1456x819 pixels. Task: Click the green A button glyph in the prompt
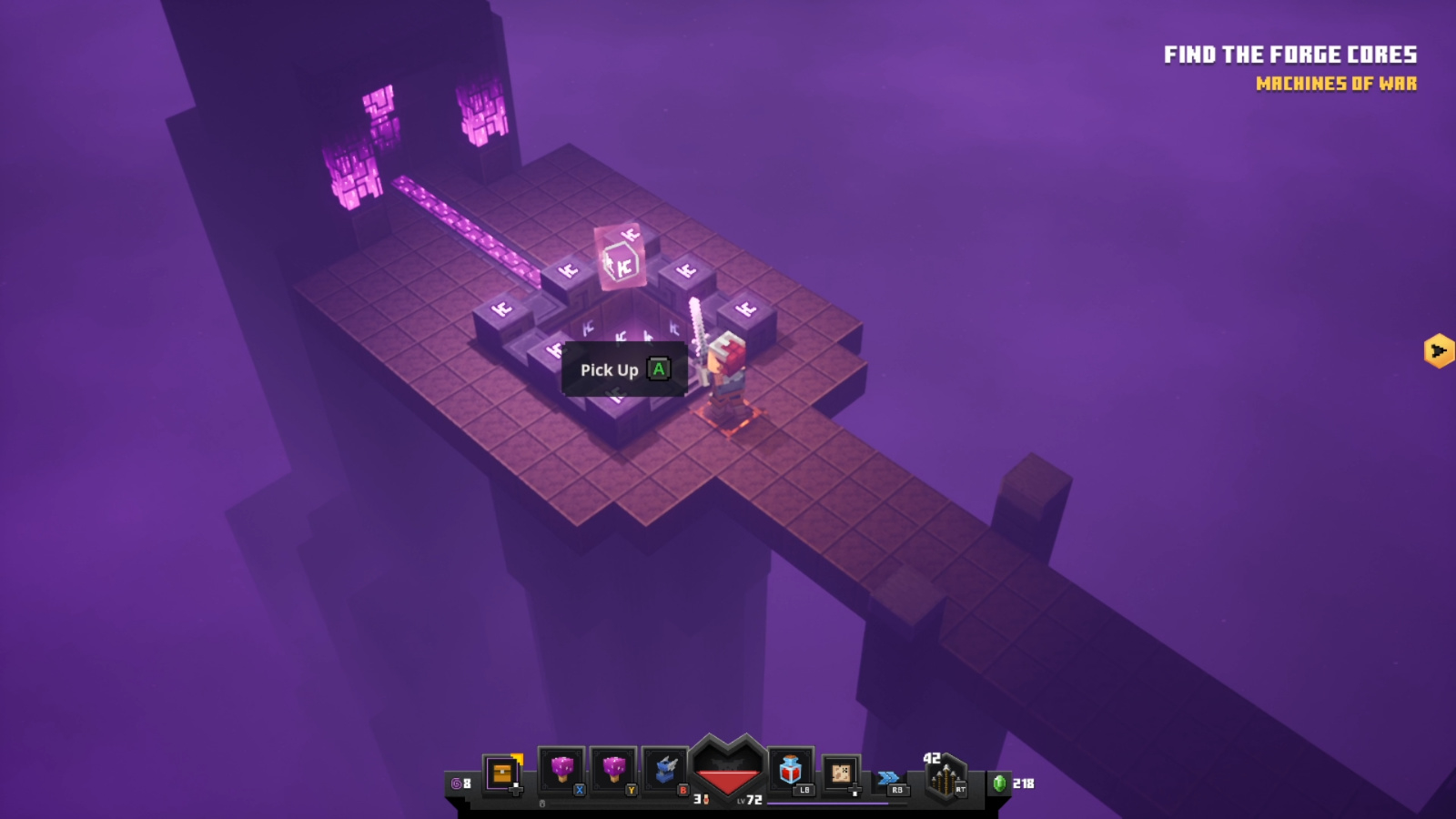(x=657, y=370)
